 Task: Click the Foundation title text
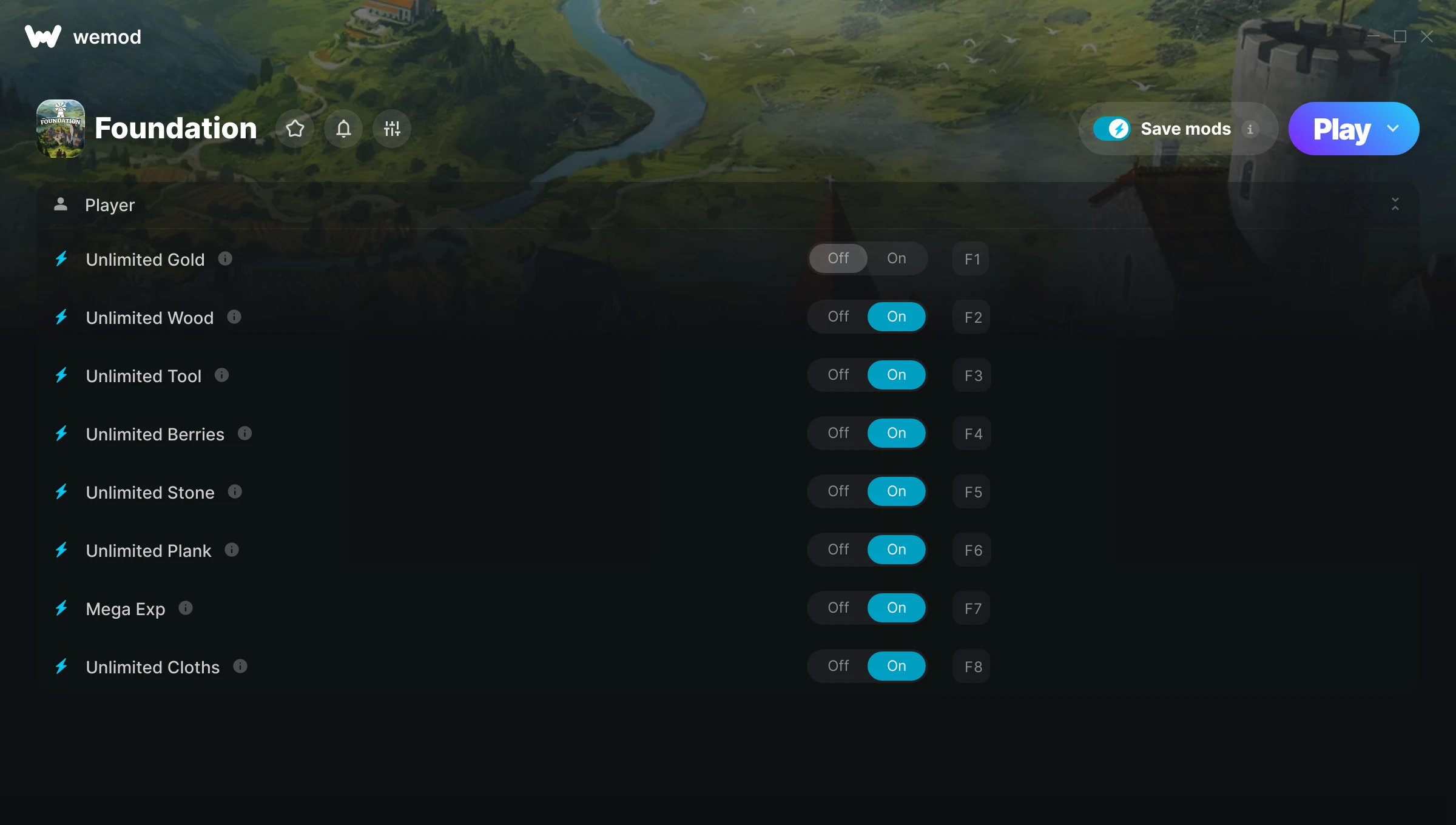(x=175, y=128)
